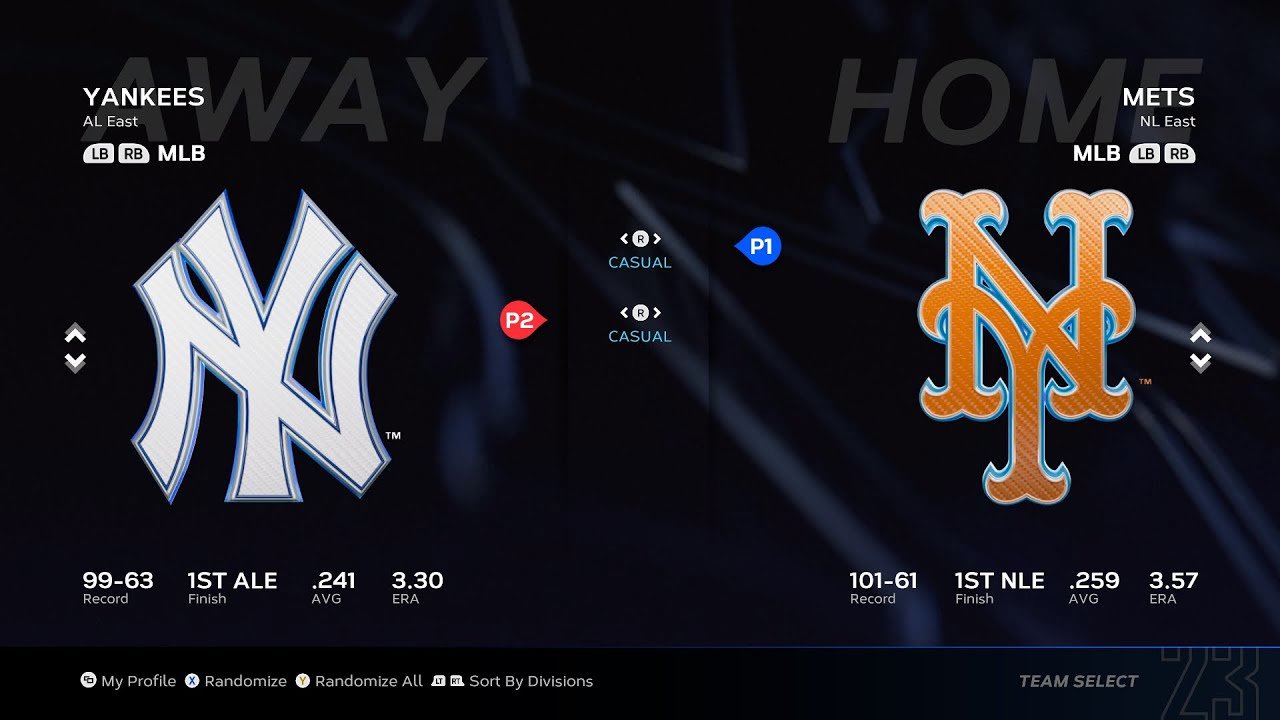This screenshot has height=720, width=1280.
Task: Click the X button icon for Randomize
Action: tap(190, 681)
